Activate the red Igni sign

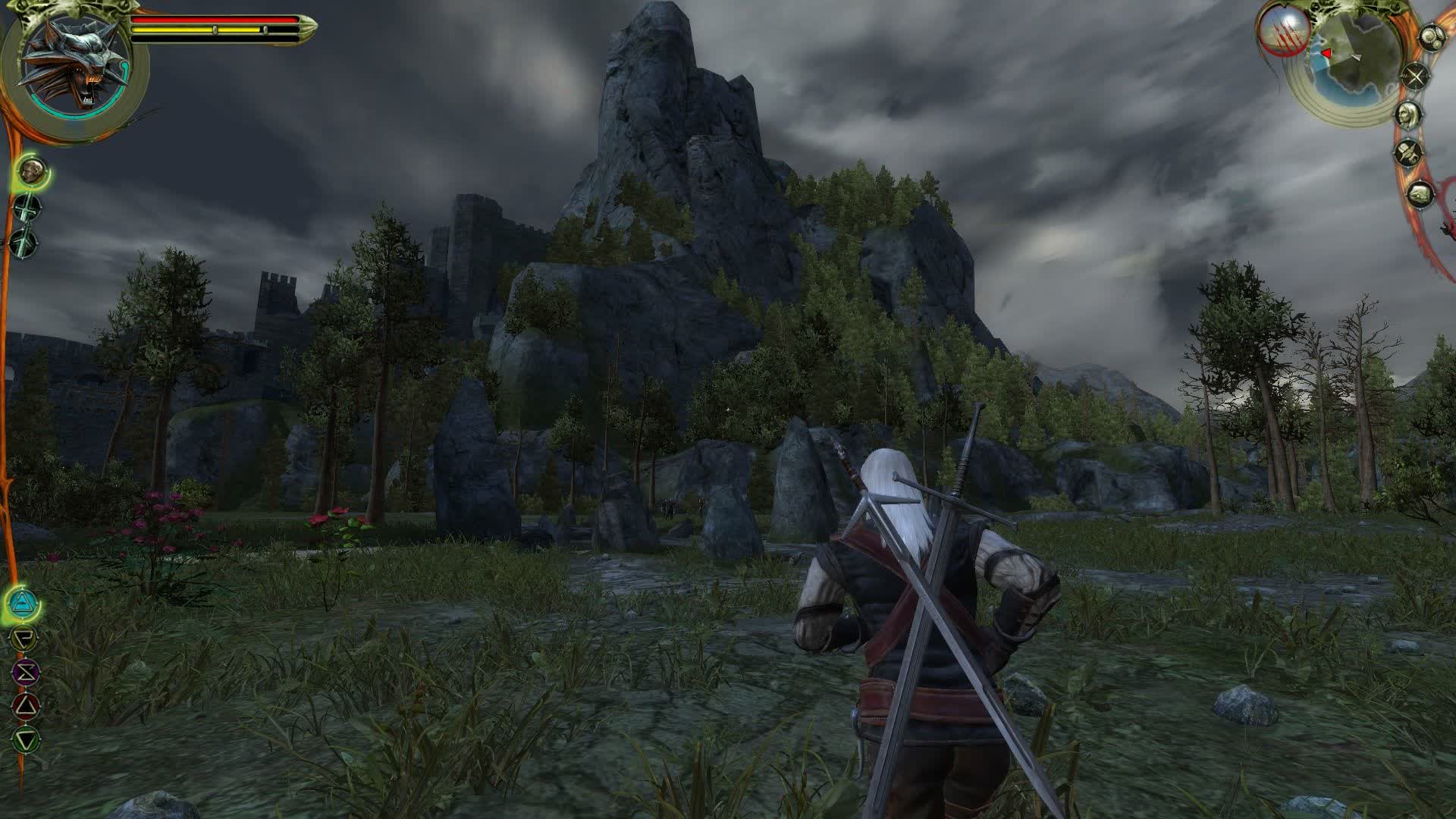pos(26,706)
